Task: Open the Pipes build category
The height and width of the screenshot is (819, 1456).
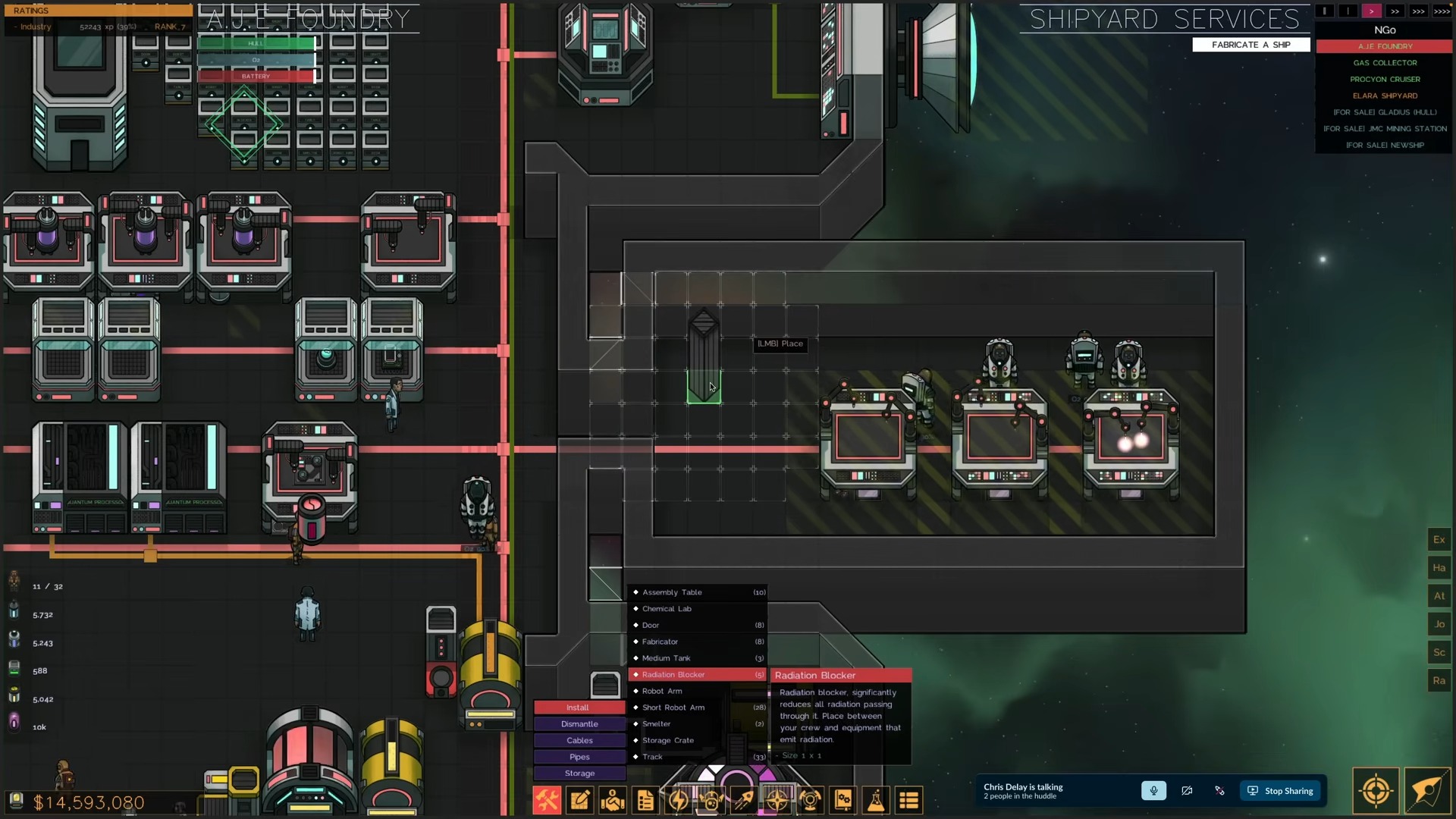Action: pyautogui.click(x=579, y=757)
